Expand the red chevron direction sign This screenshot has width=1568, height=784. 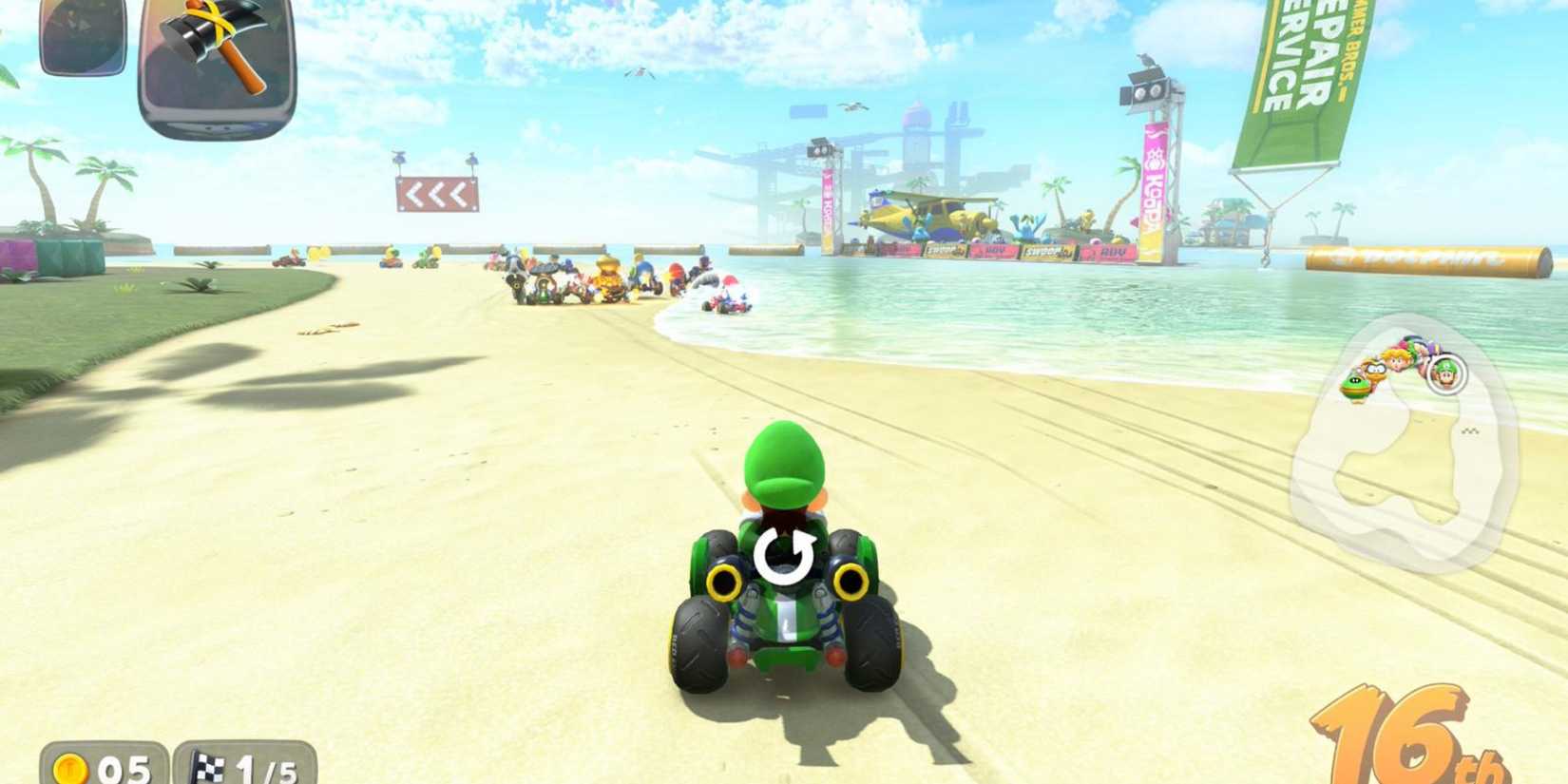click(436, 194)
